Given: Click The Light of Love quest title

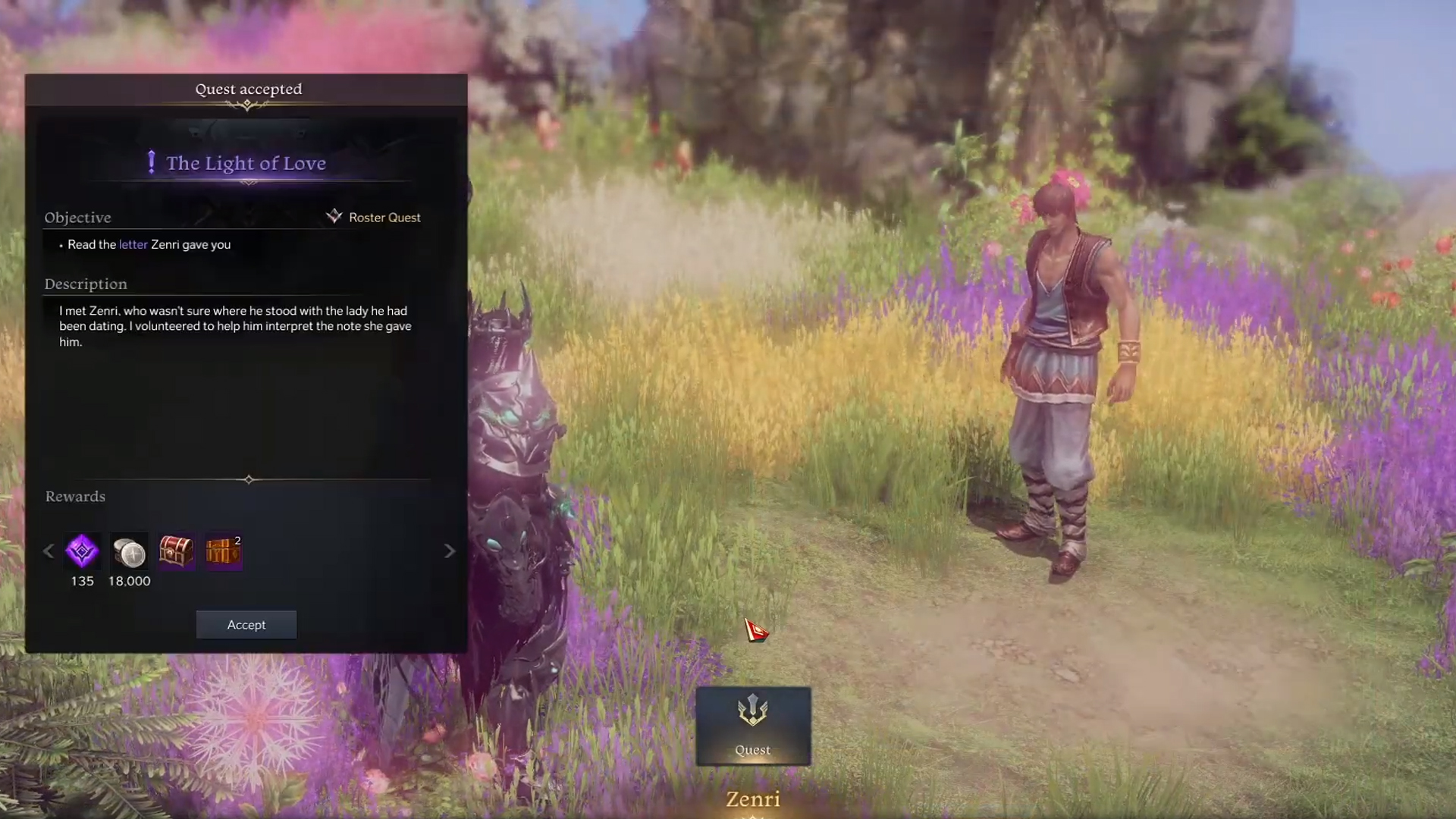Looking at the screenshot, I should point(246,162).
